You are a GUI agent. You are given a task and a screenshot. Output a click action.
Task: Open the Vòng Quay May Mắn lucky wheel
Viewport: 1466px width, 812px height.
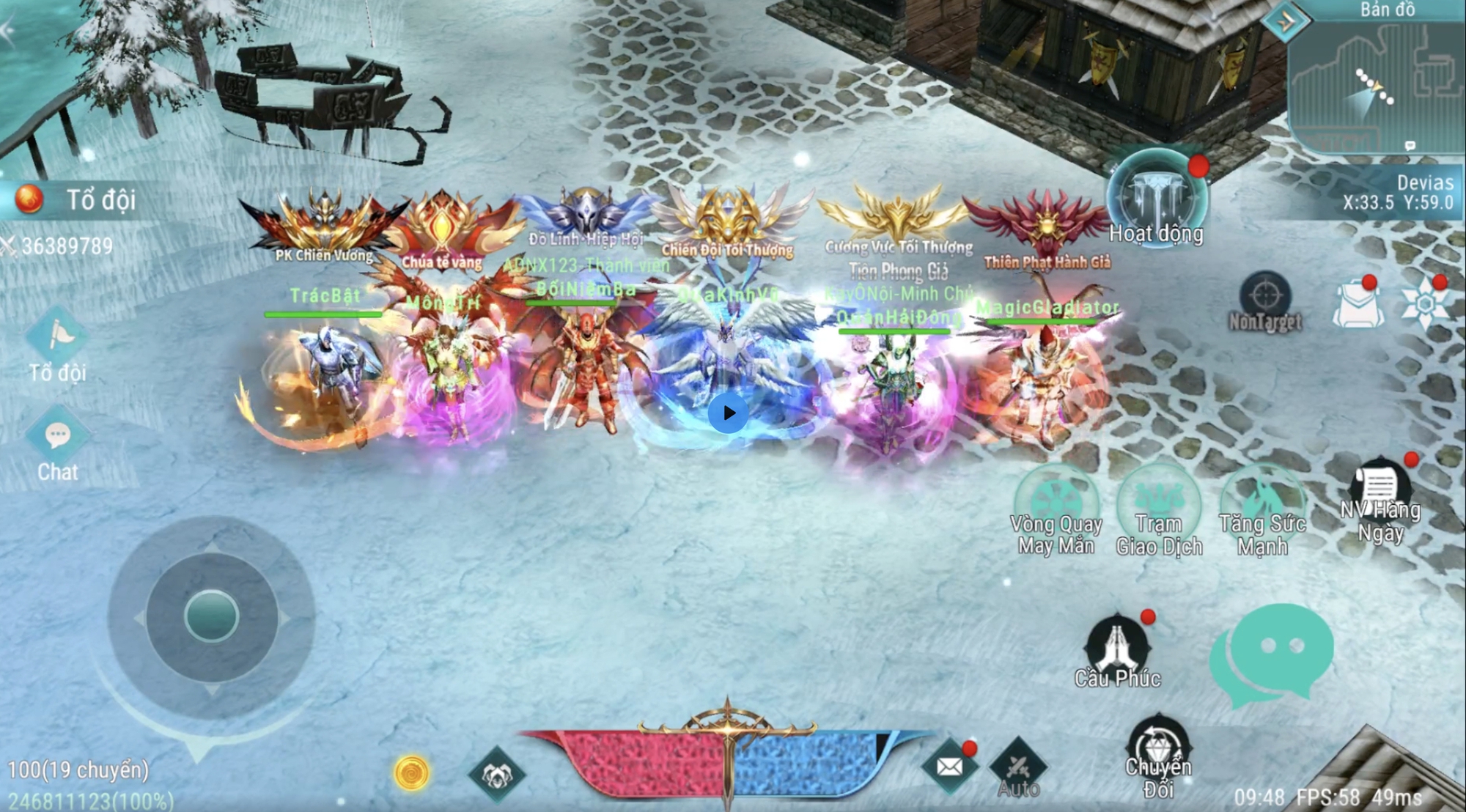click(1056, 504)
